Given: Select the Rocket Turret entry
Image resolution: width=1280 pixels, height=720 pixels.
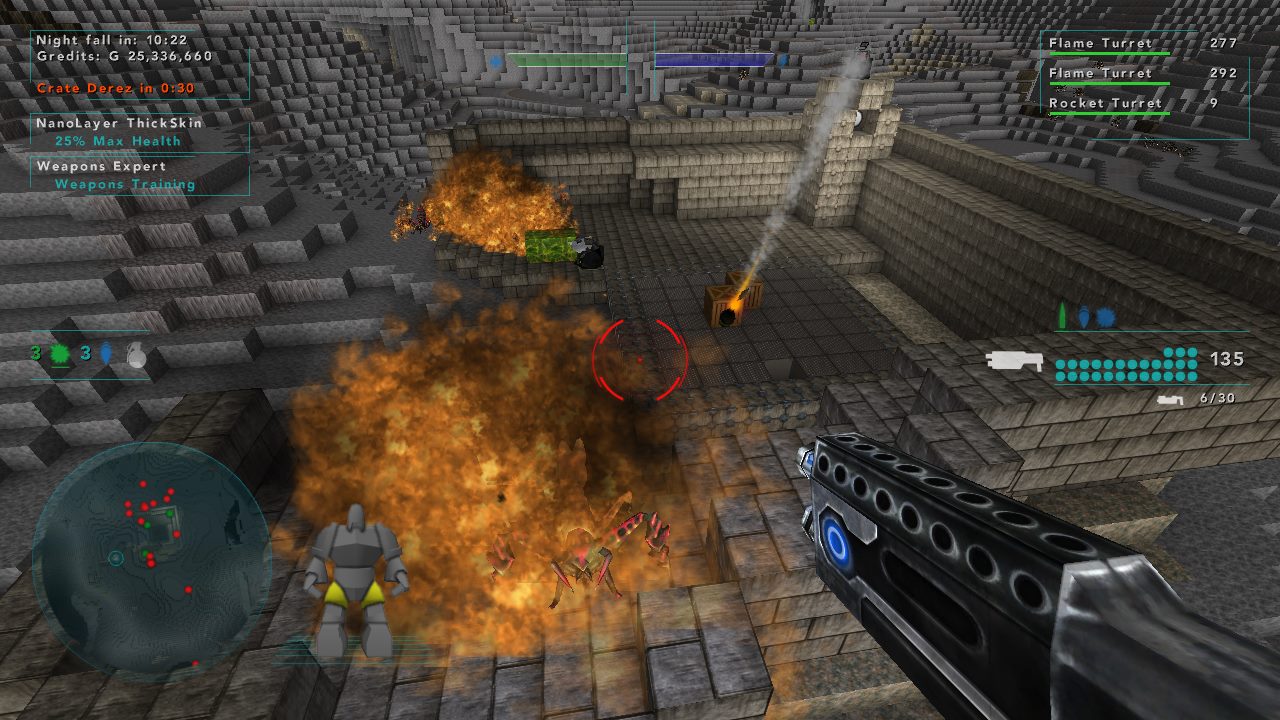Looking at the screenshot, I should 1105,103.
